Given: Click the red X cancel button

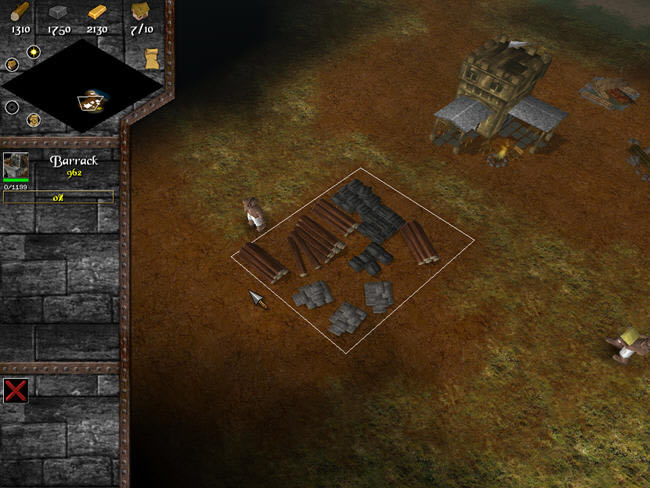Looking at the screenshot, I should pyautogui.click(x=15, y=390).
